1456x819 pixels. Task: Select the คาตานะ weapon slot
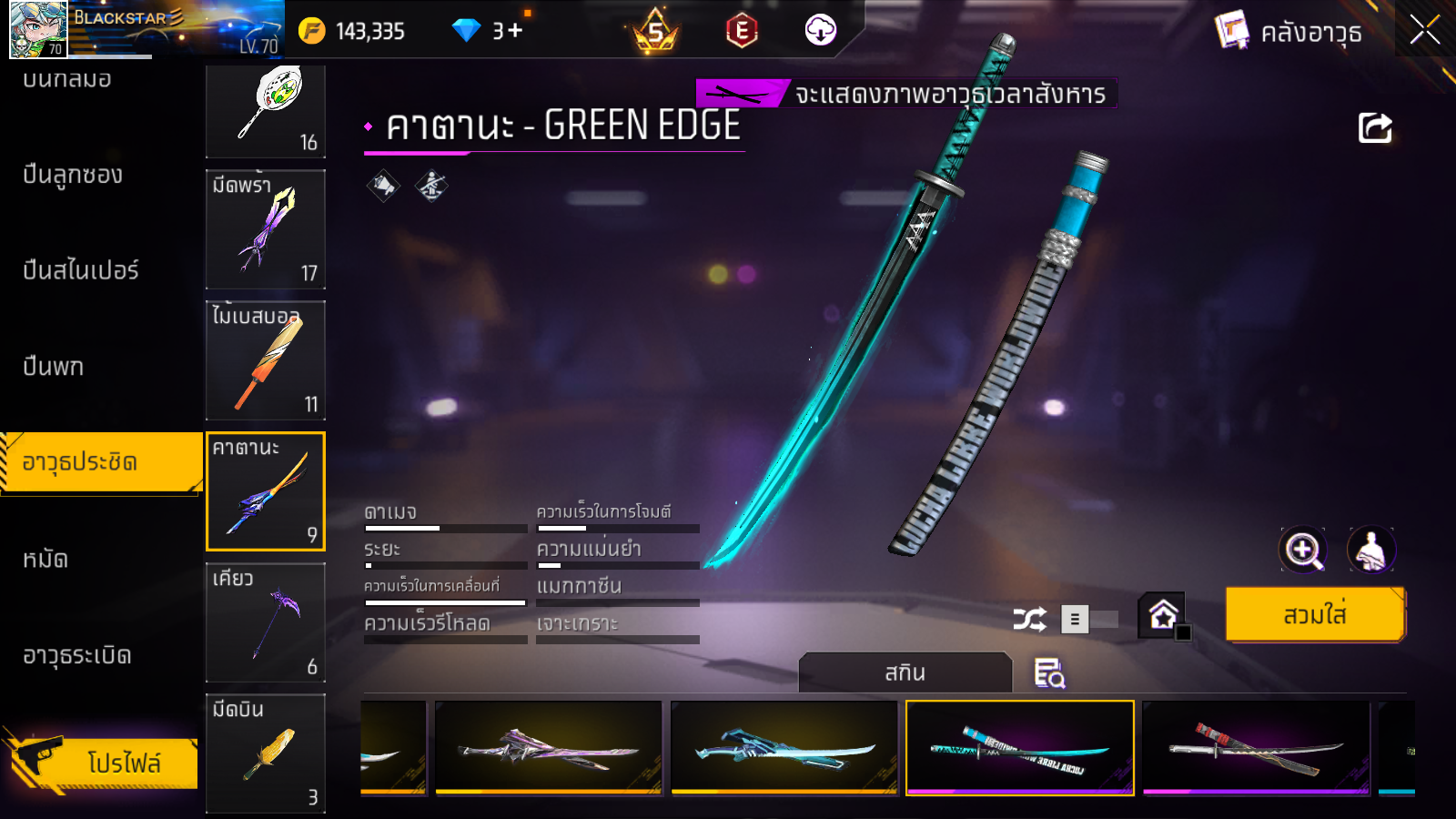pyautogui.click(x=266, y=491)
